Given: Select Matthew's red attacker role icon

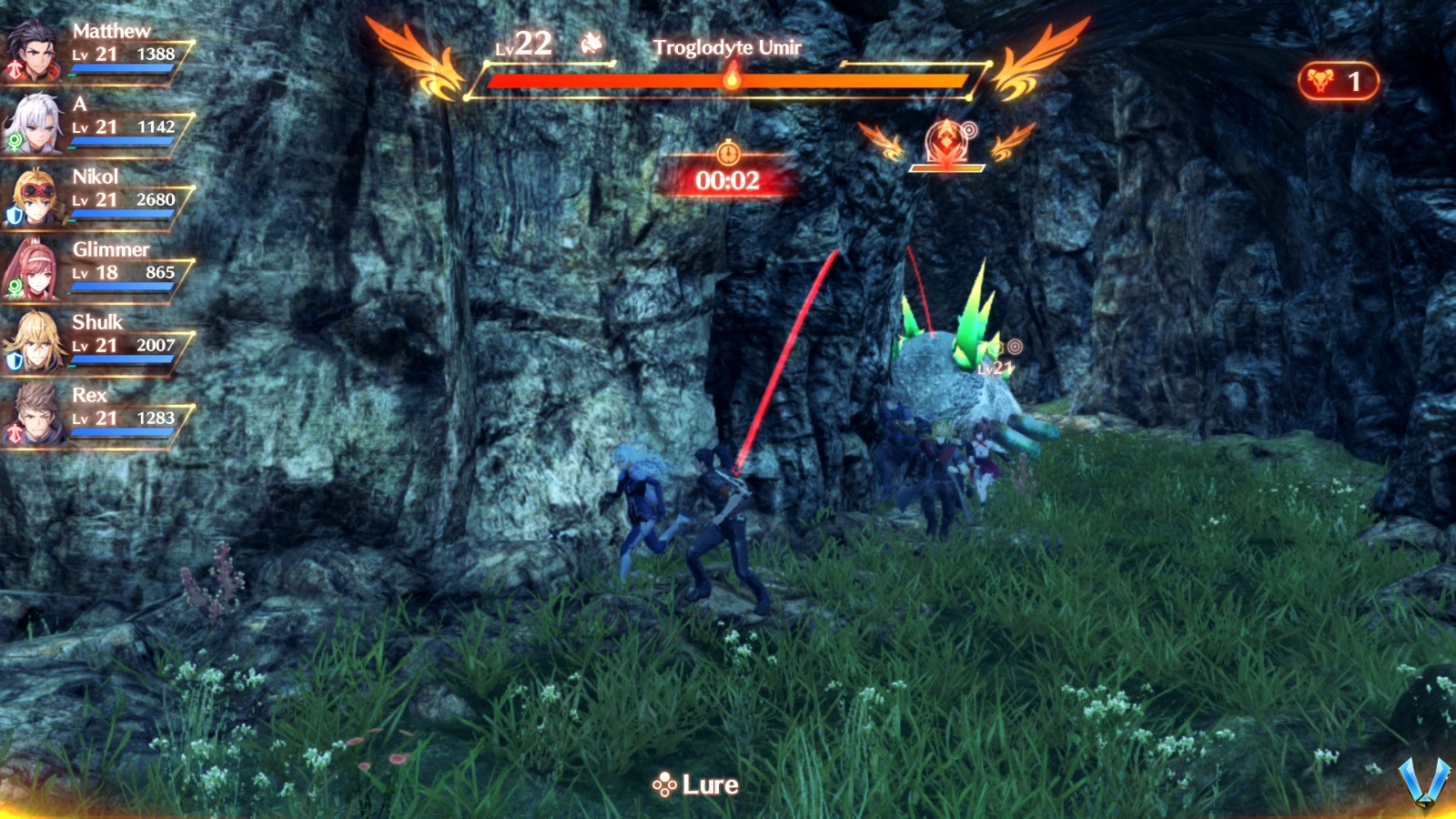Looking at the screenshot, I should coord(15,66).
